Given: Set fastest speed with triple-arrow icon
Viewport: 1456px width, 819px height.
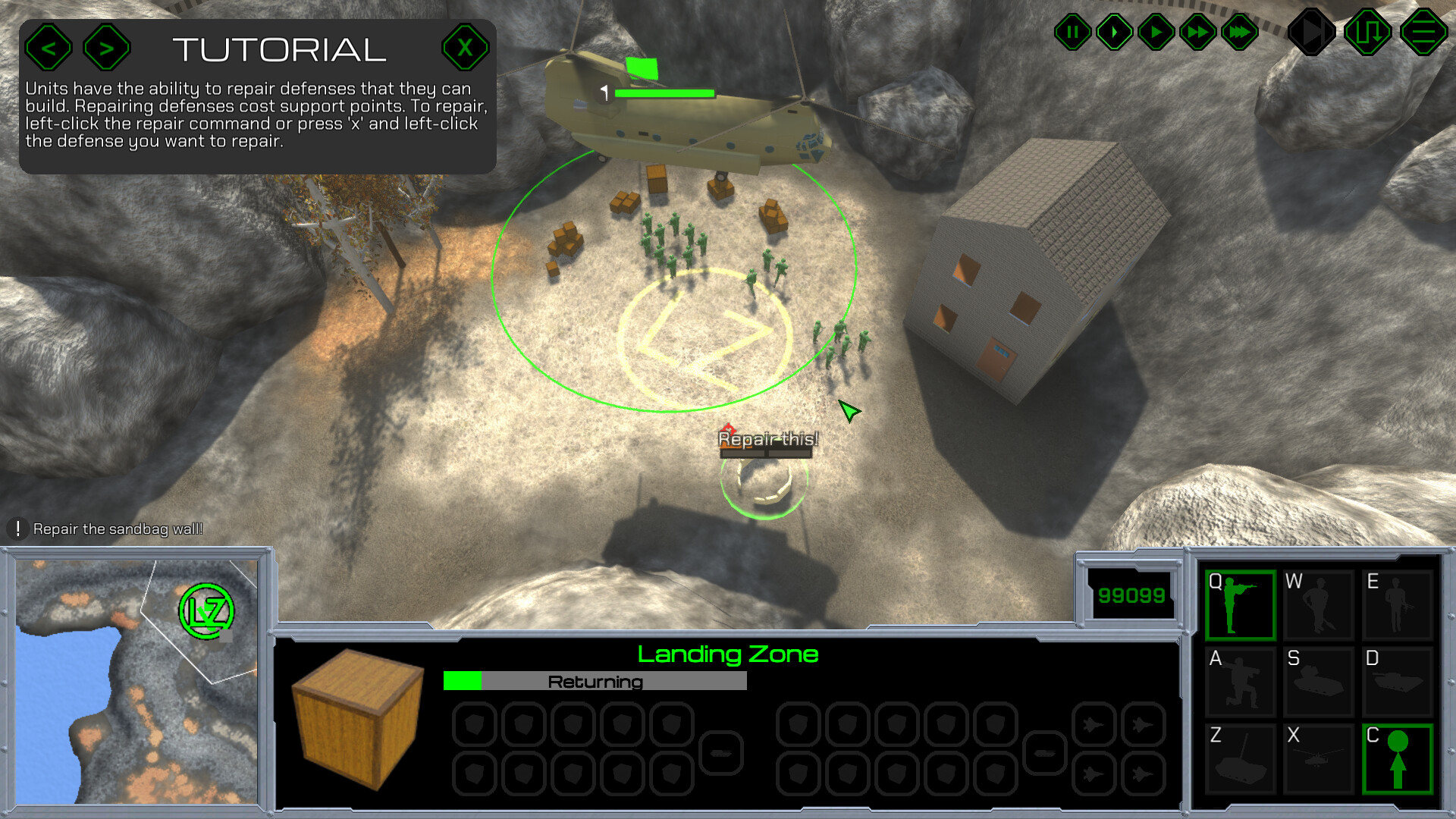Looking at the screenshot, I should click(1241, 32).
